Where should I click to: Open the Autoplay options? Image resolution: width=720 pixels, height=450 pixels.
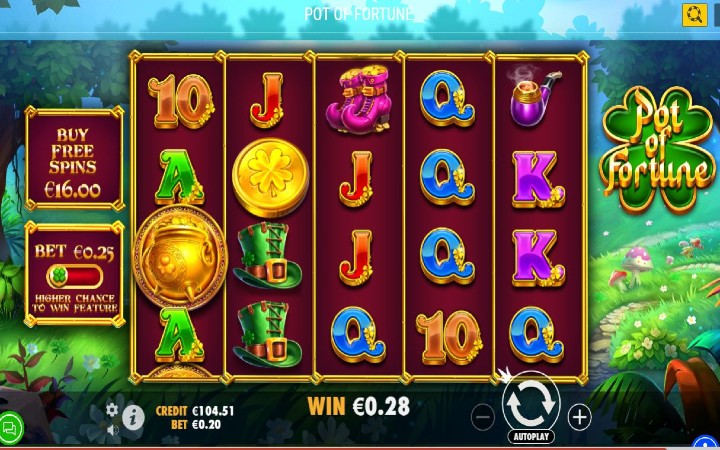531,437
